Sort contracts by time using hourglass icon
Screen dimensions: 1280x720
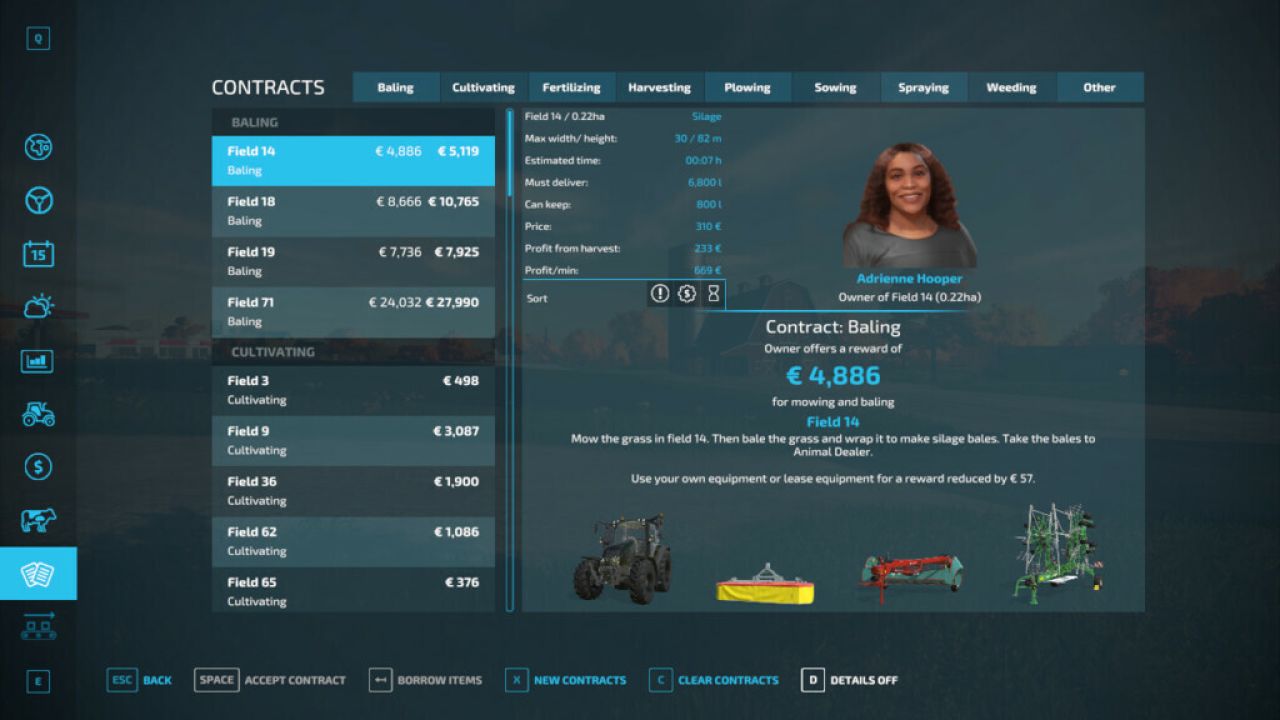[713, 294]
